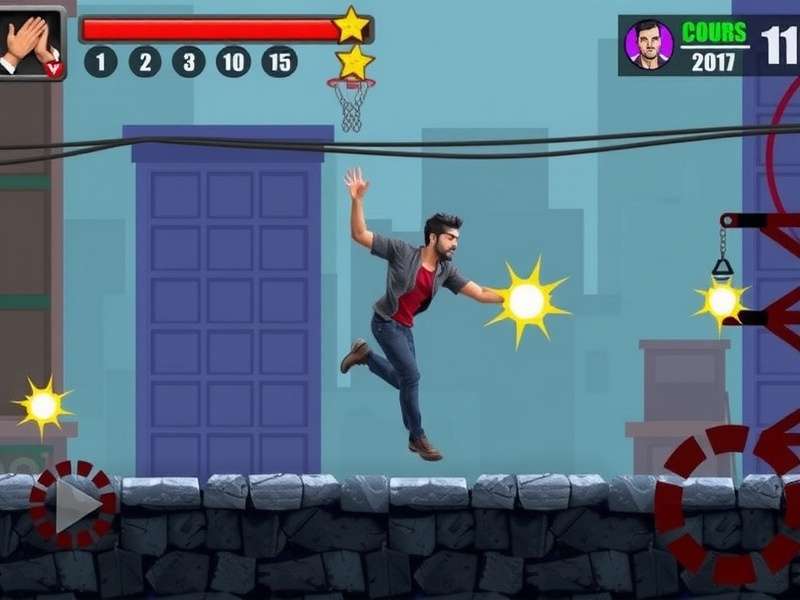
Task: Select the number 2 circle
Action: coord(145,62)
